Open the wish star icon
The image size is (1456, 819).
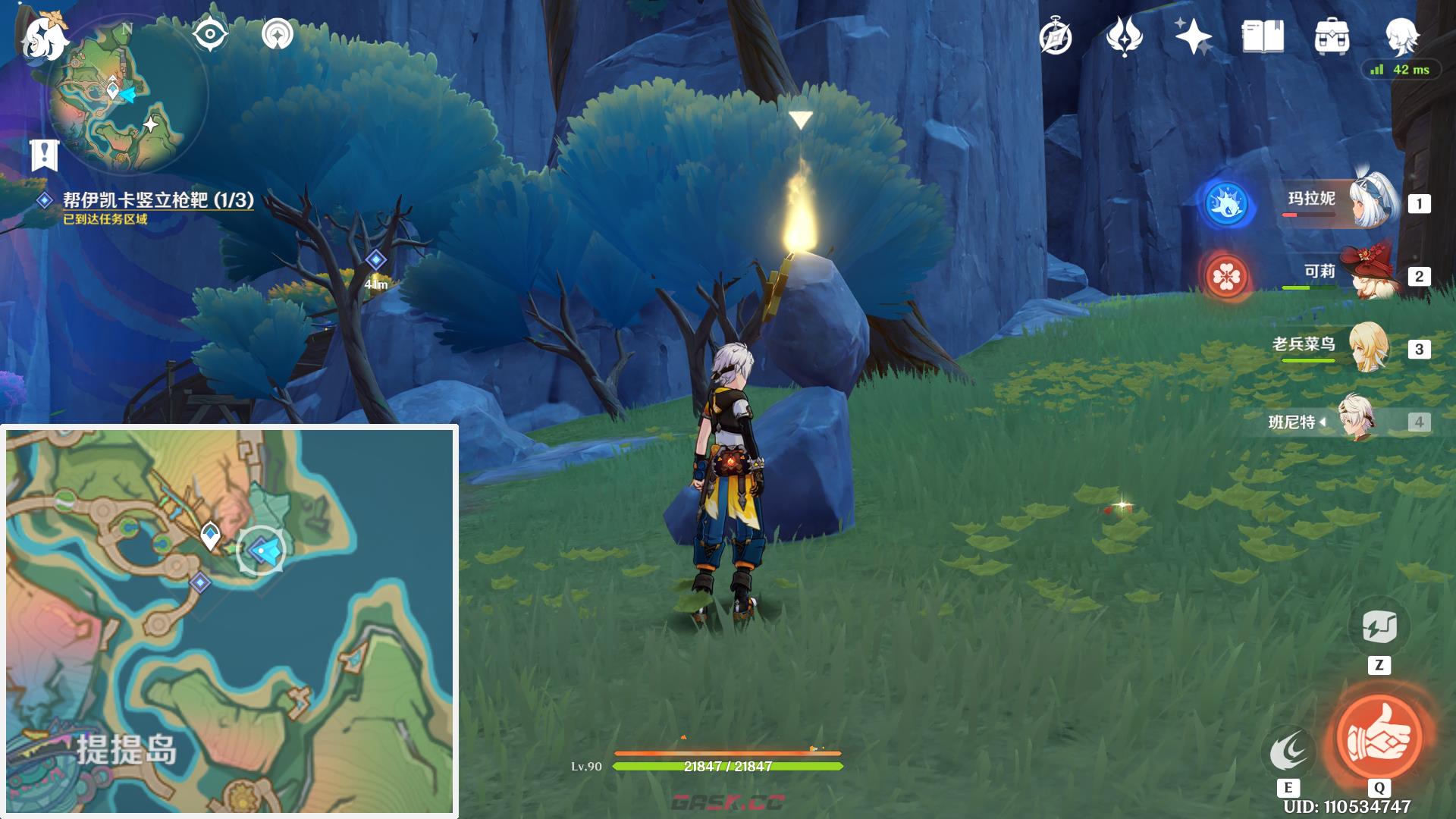point(1192,36)
